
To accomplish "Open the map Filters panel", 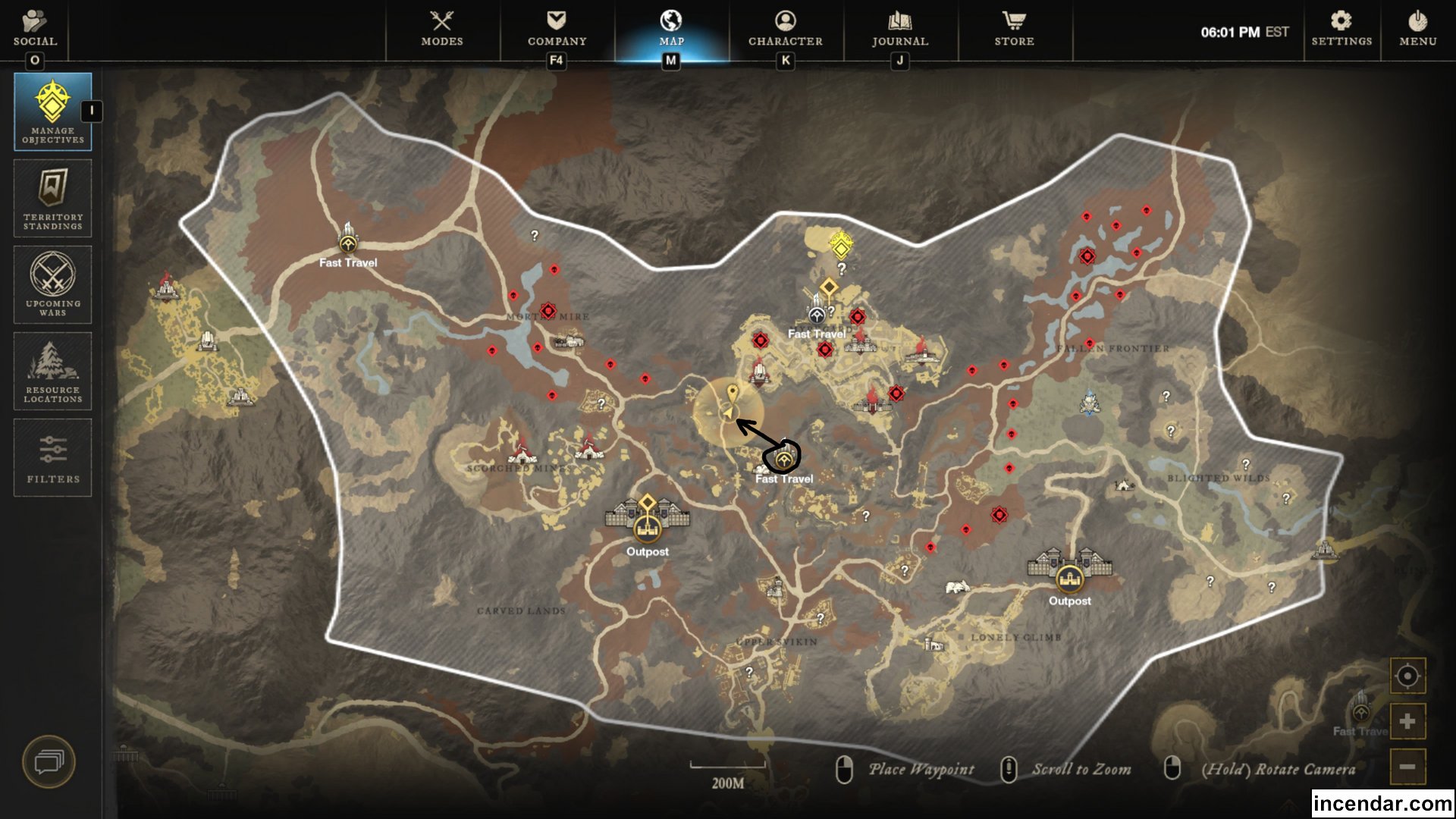I will pos(52,457).
